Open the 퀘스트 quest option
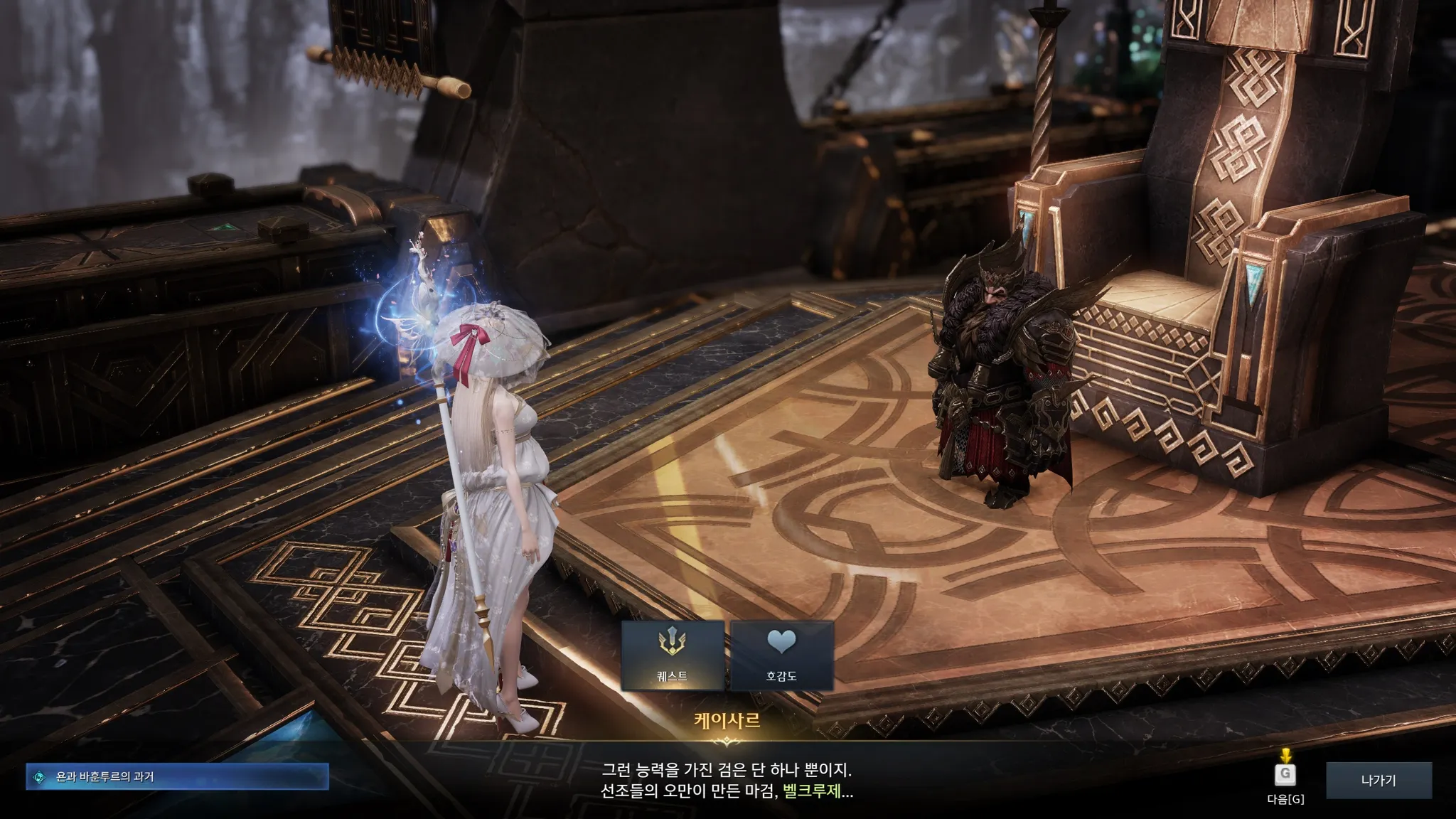 673,655
